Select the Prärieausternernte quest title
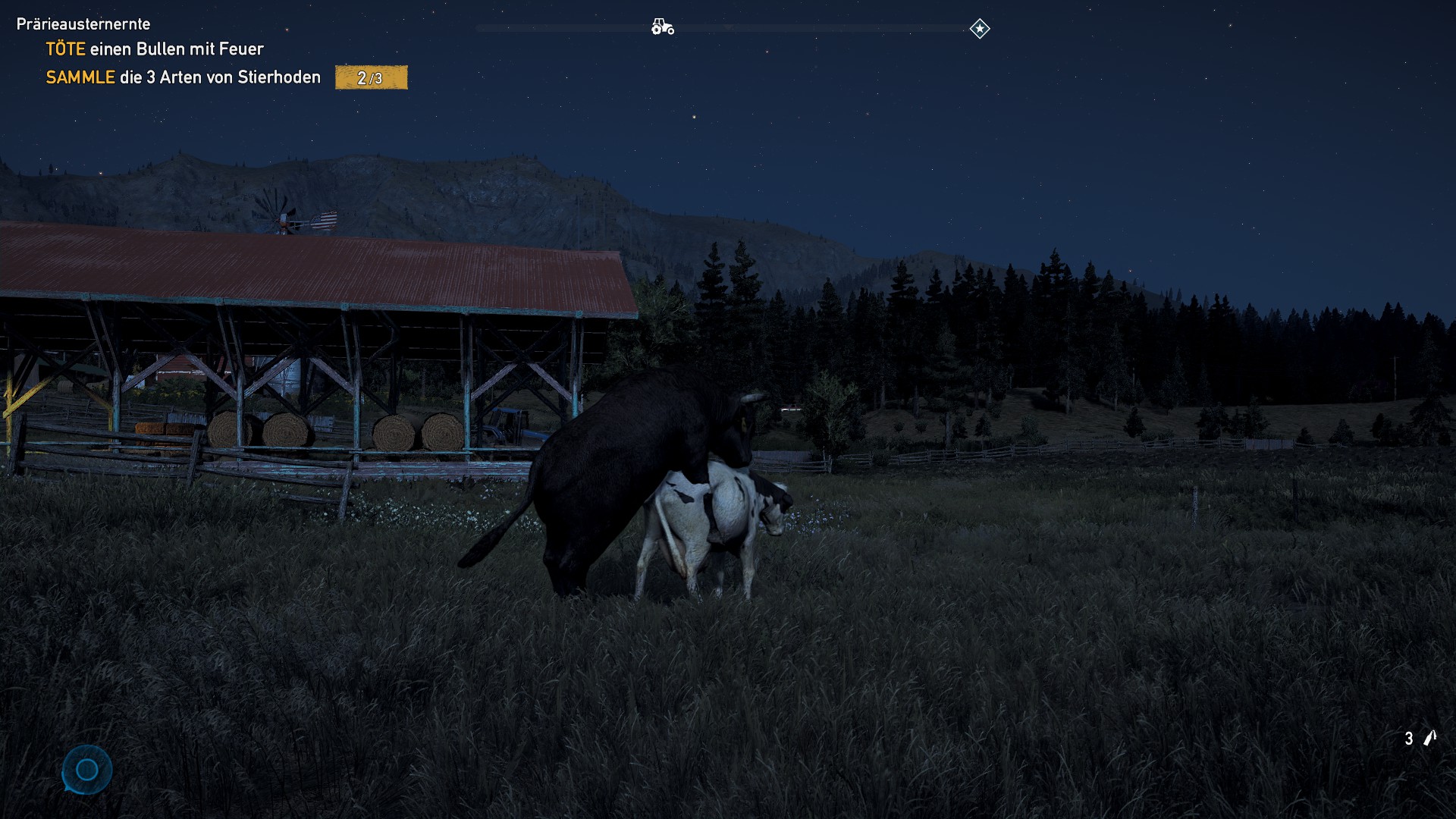The height and width of the screenshot is (819, 1456). (x=83, y=24)
